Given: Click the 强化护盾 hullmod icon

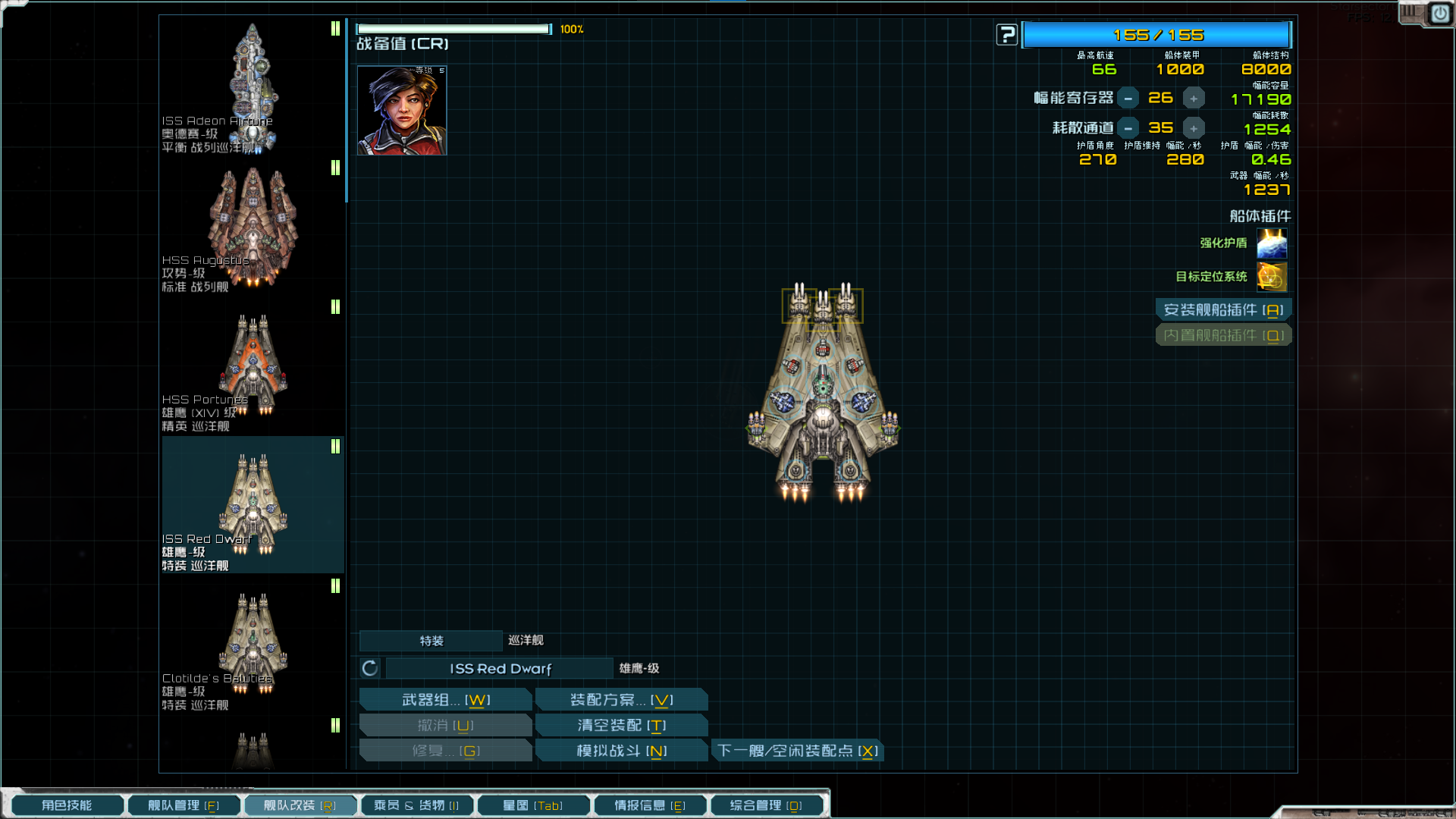Looking at the screenshot, I should (x=1272, y=243).
